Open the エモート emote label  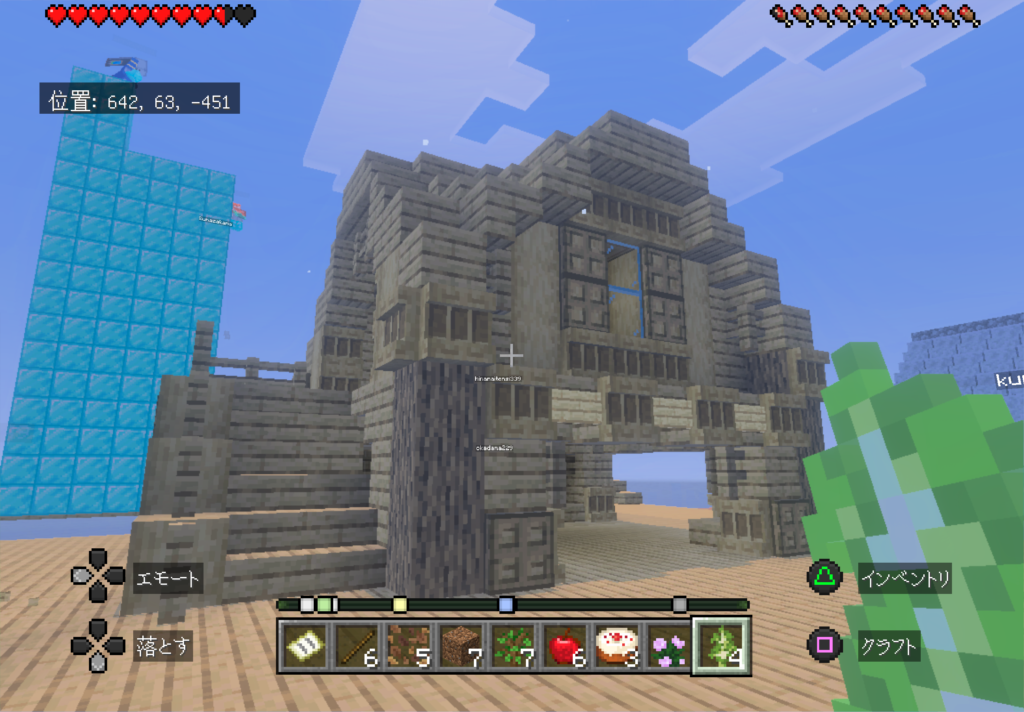167,578
